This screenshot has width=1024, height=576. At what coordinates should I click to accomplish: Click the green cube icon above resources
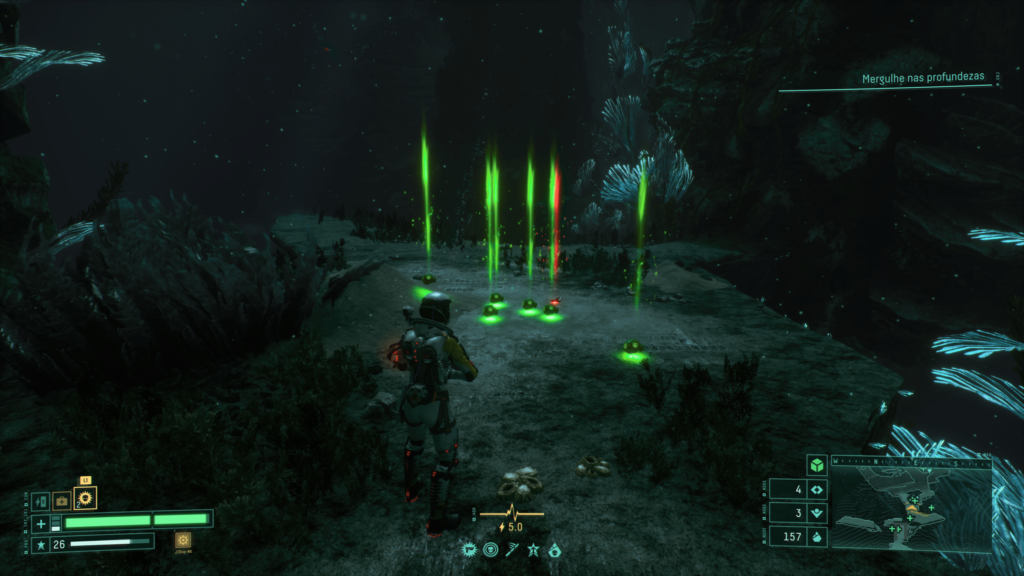816,465
